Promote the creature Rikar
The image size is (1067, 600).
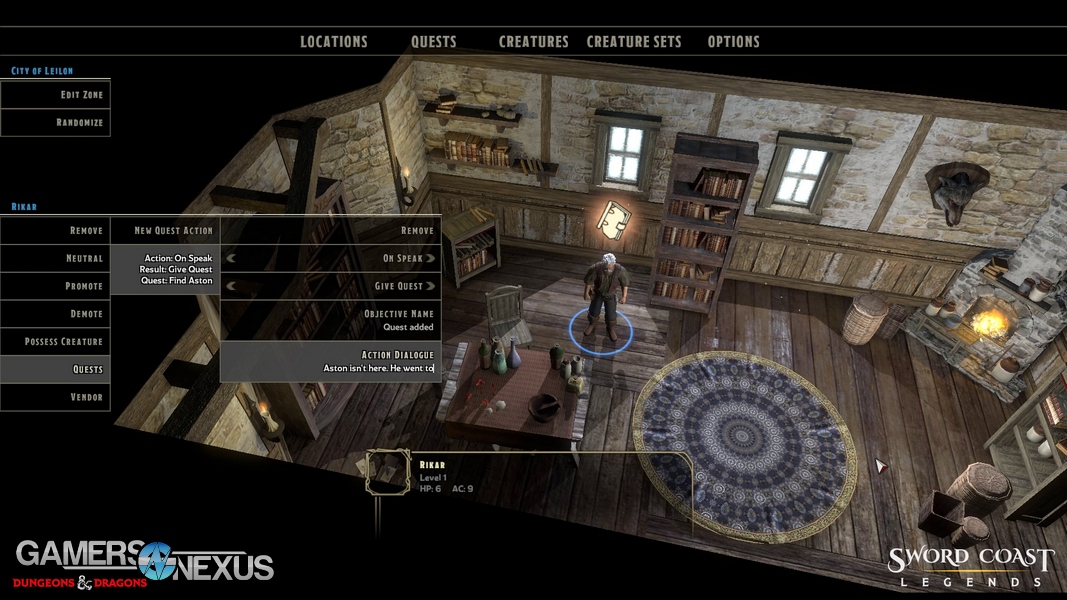click(56, 286)
